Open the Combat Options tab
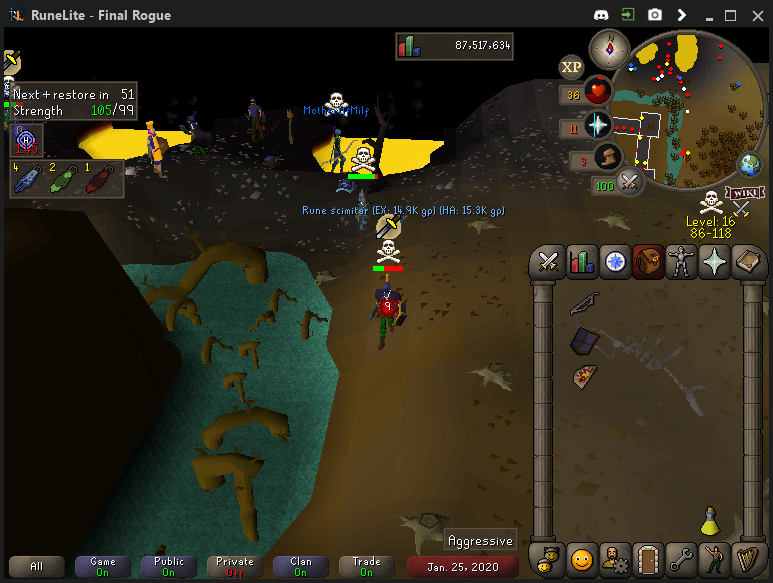Image resolution: width=773 pixels, height=583 pixels. (548, 262)
